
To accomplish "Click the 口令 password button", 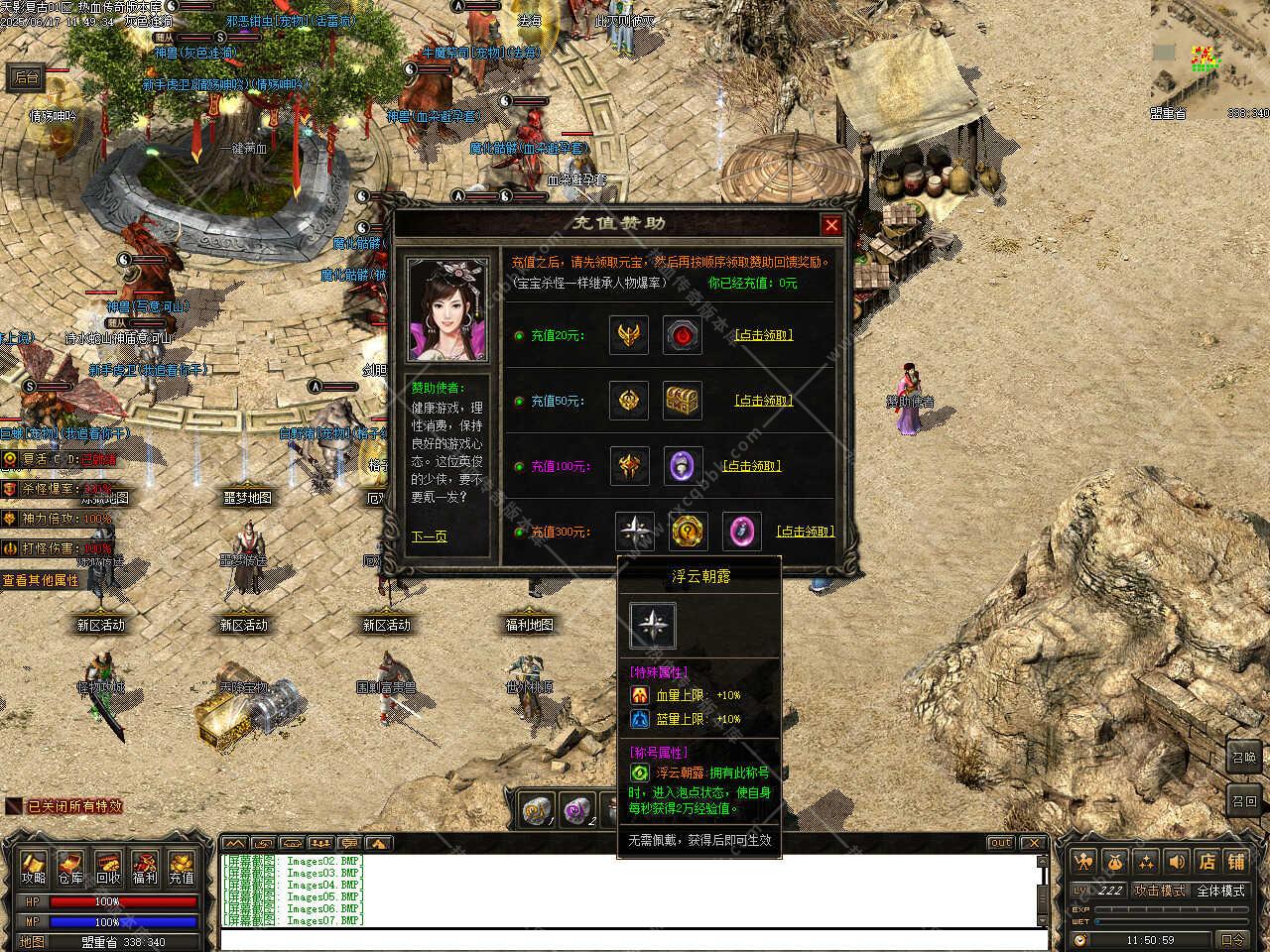I will [x=1232, y=939].
